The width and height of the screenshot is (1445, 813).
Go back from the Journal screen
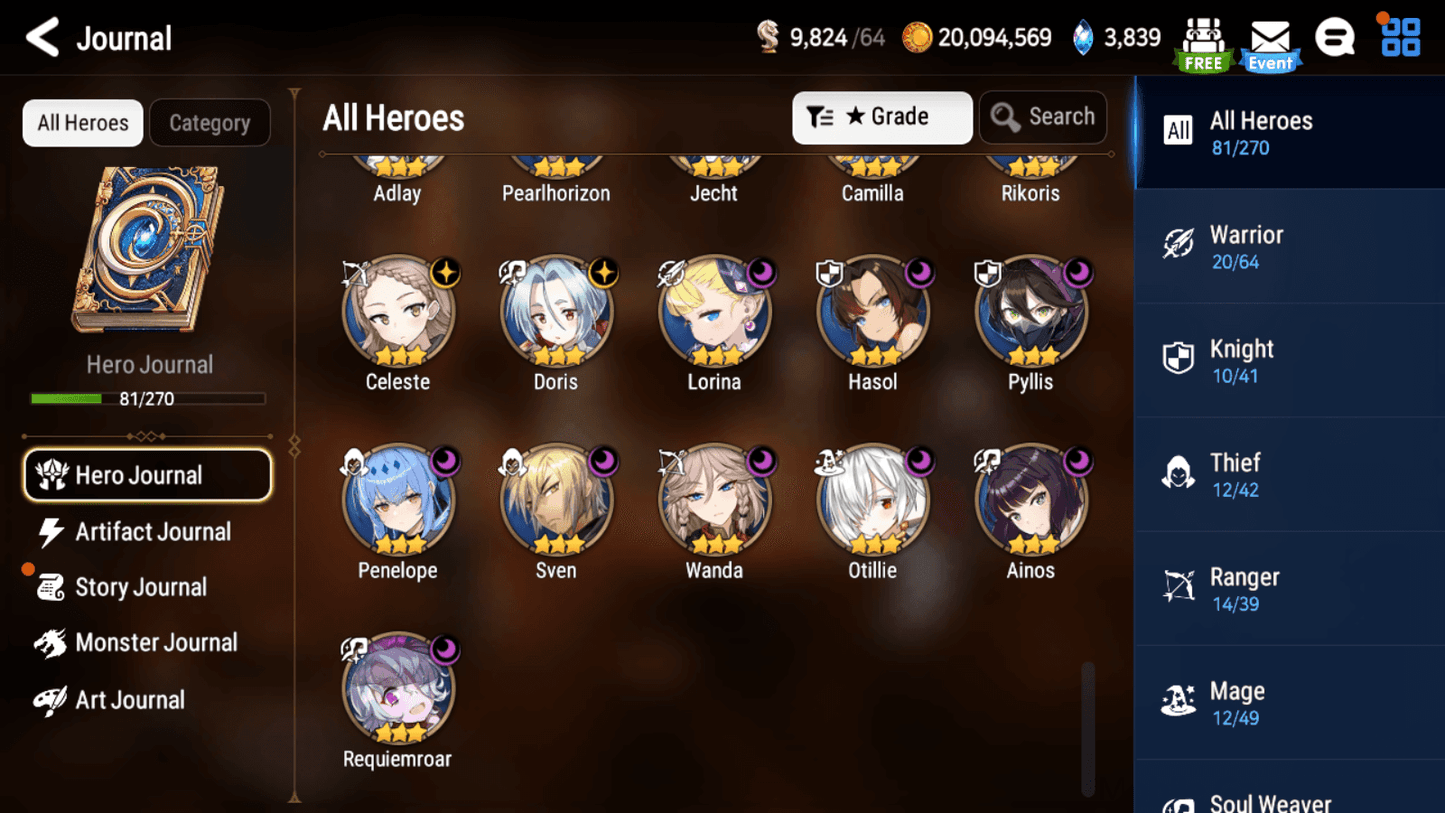(x=42, y=38)
